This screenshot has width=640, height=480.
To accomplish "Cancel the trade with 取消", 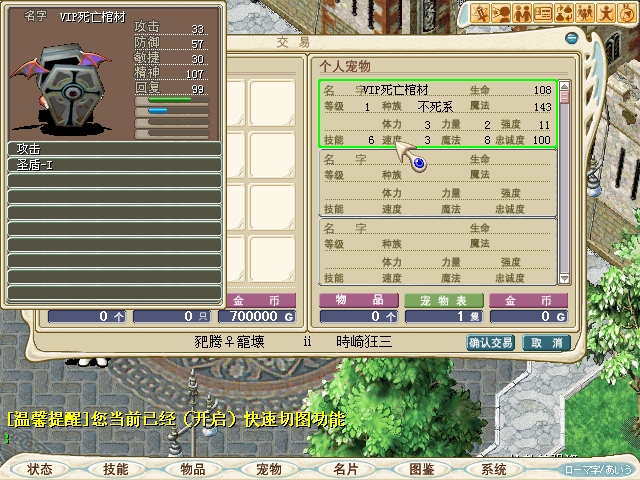I will tap(546, 342).
